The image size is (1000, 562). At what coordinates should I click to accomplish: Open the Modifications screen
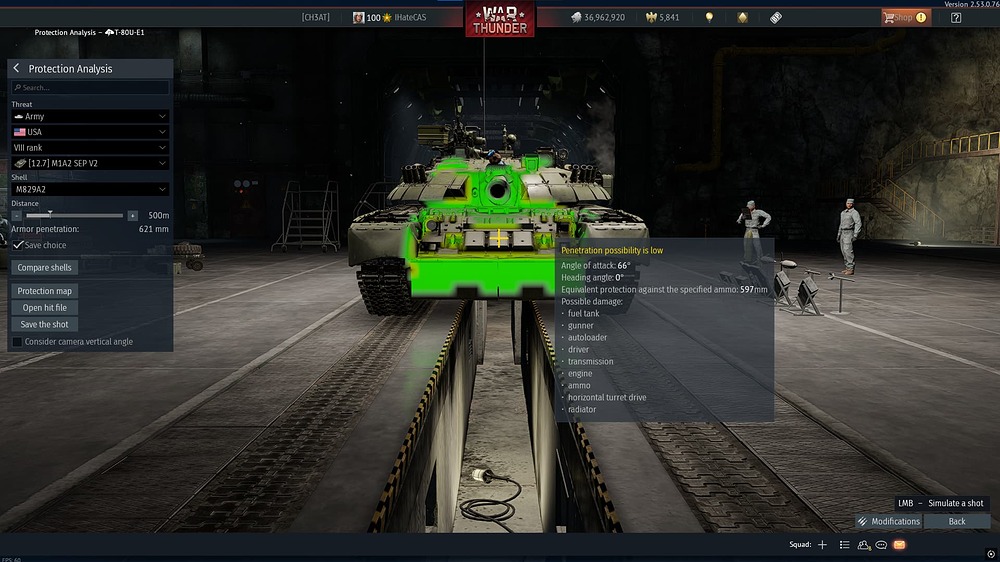[888, 521]
